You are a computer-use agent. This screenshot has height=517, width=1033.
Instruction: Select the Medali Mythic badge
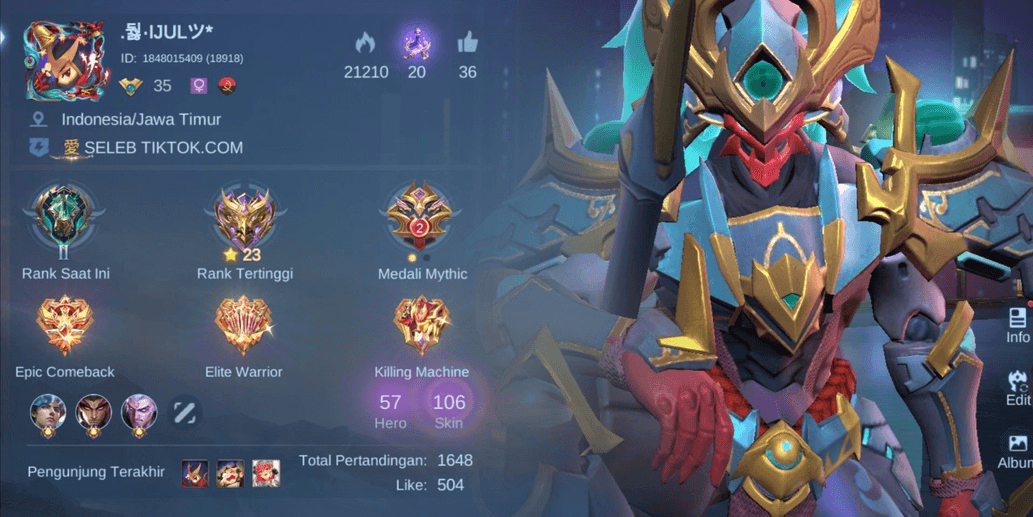click(421, 217)
